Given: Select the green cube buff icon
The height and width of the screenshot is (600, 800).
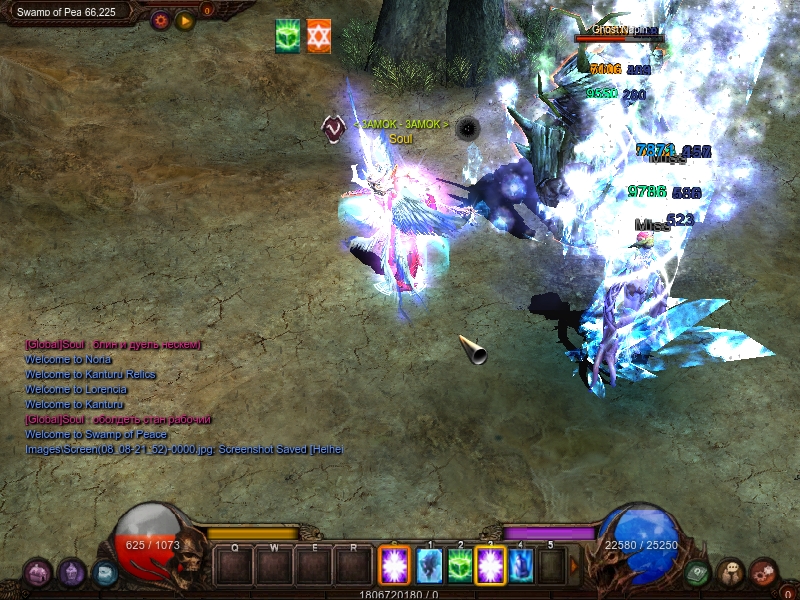Looking at the screenshot, I should [x=288, y=36].
